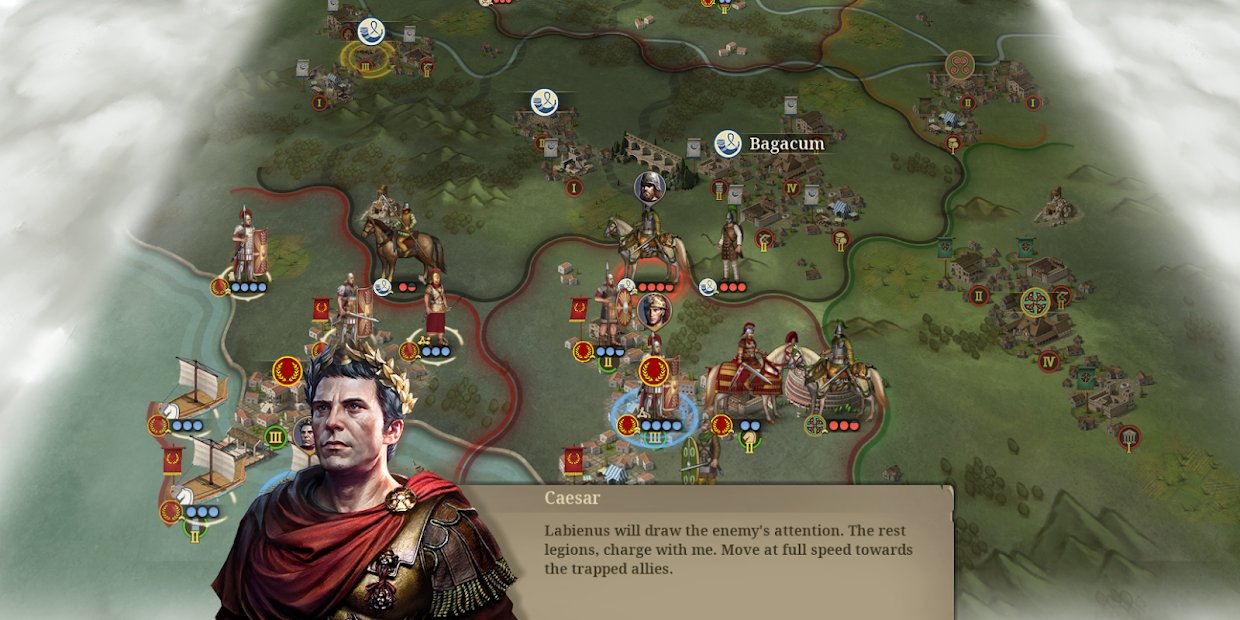Screen dimensions: 1240x620
Task: Open the general portrait above the highlighted legion
Action: point(653,312)
